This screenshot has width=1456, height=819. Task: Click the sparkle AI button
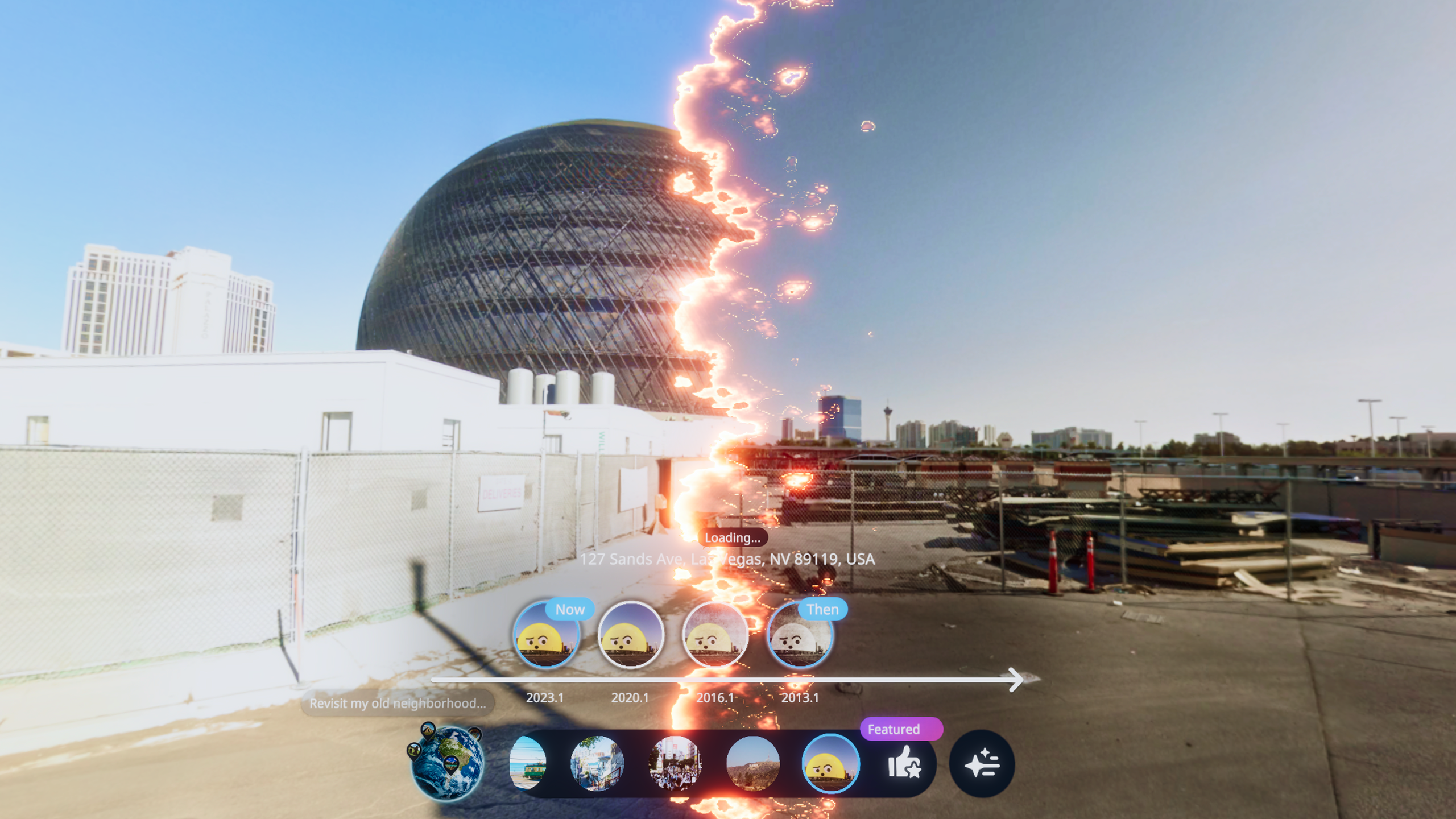coord(982,763)
